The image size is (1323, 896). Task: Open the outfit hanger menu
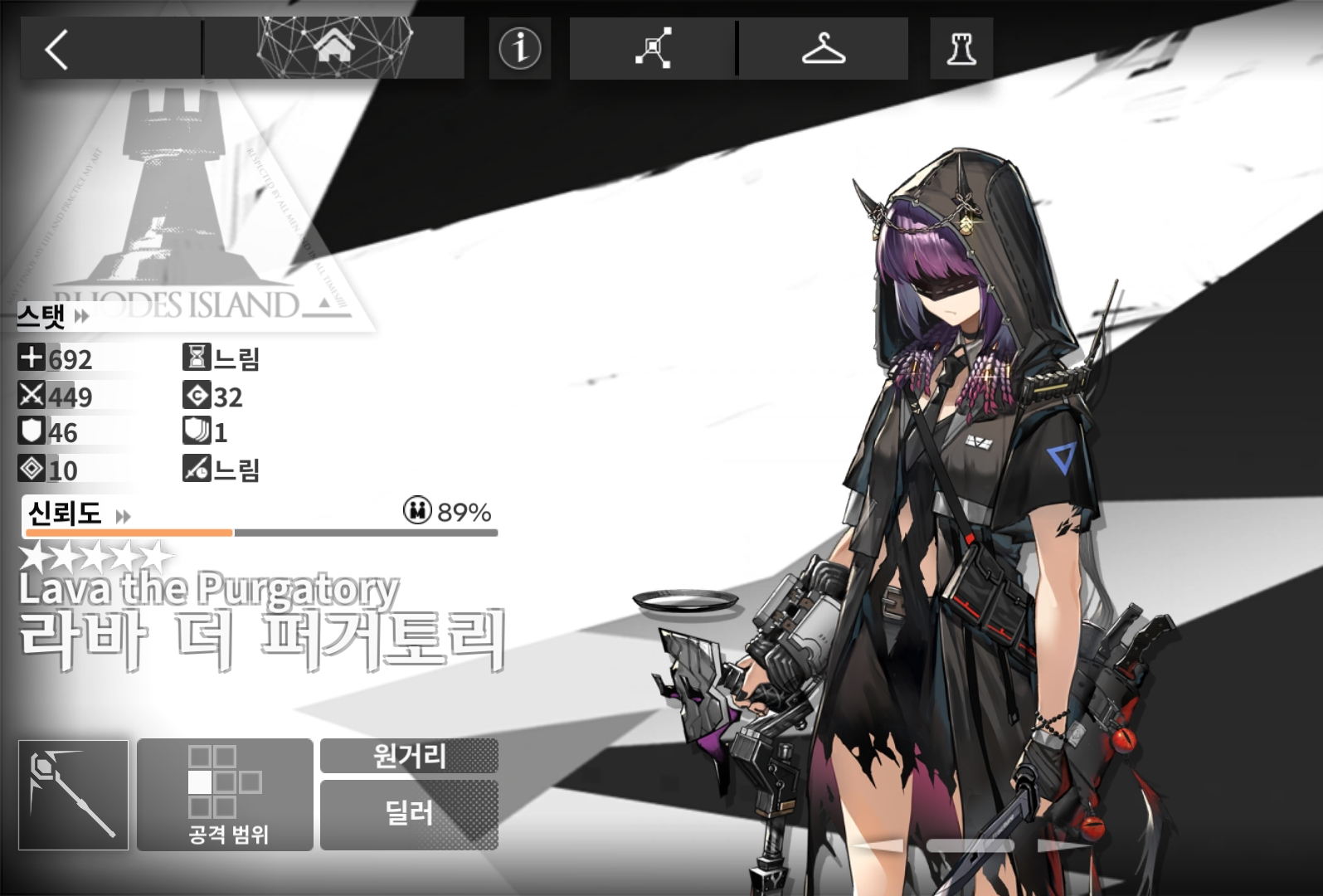pyautogui.click(x=823, y=48)
